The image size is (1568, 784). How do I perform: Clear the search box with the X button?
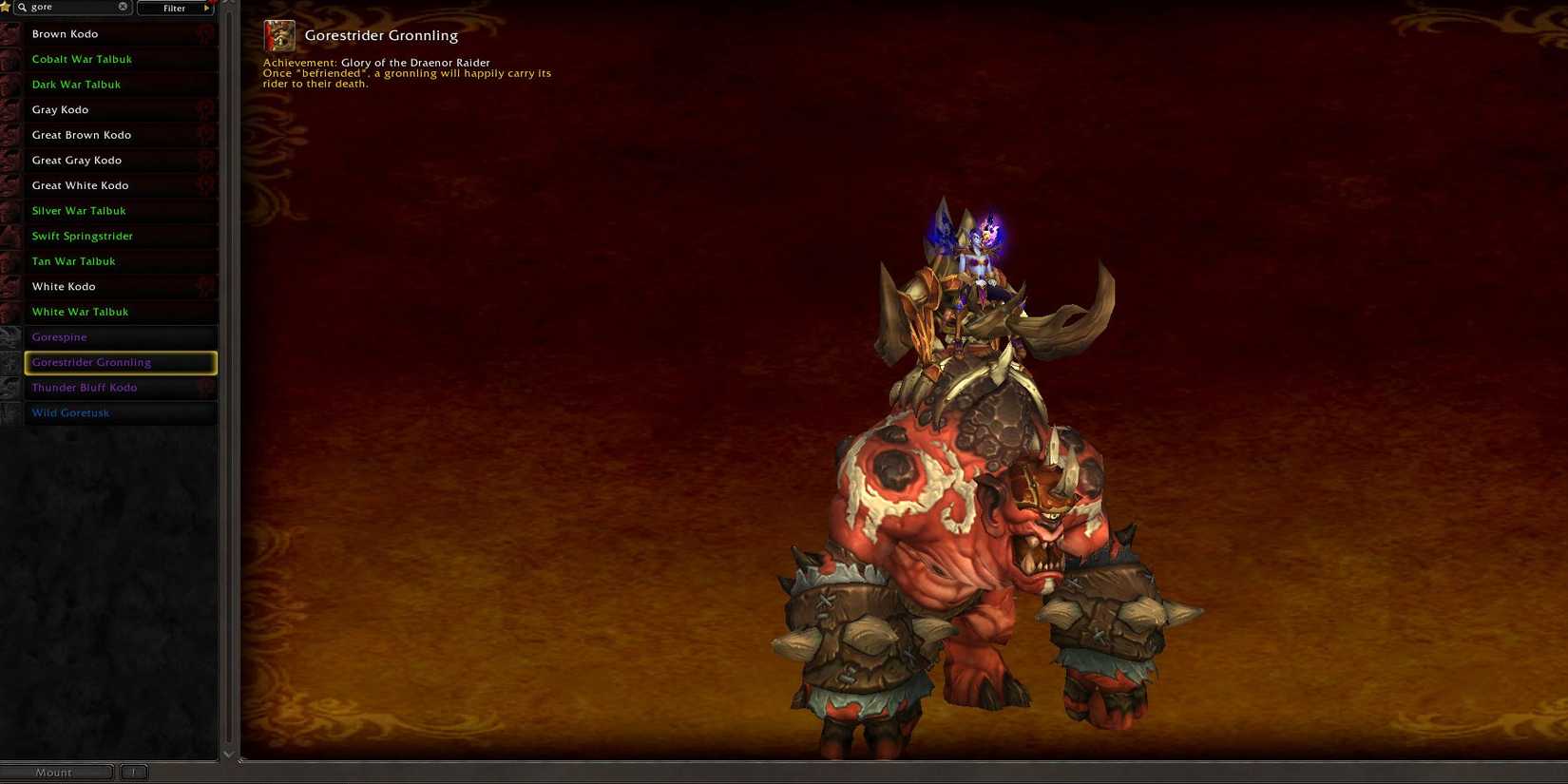tap(122, 6)
